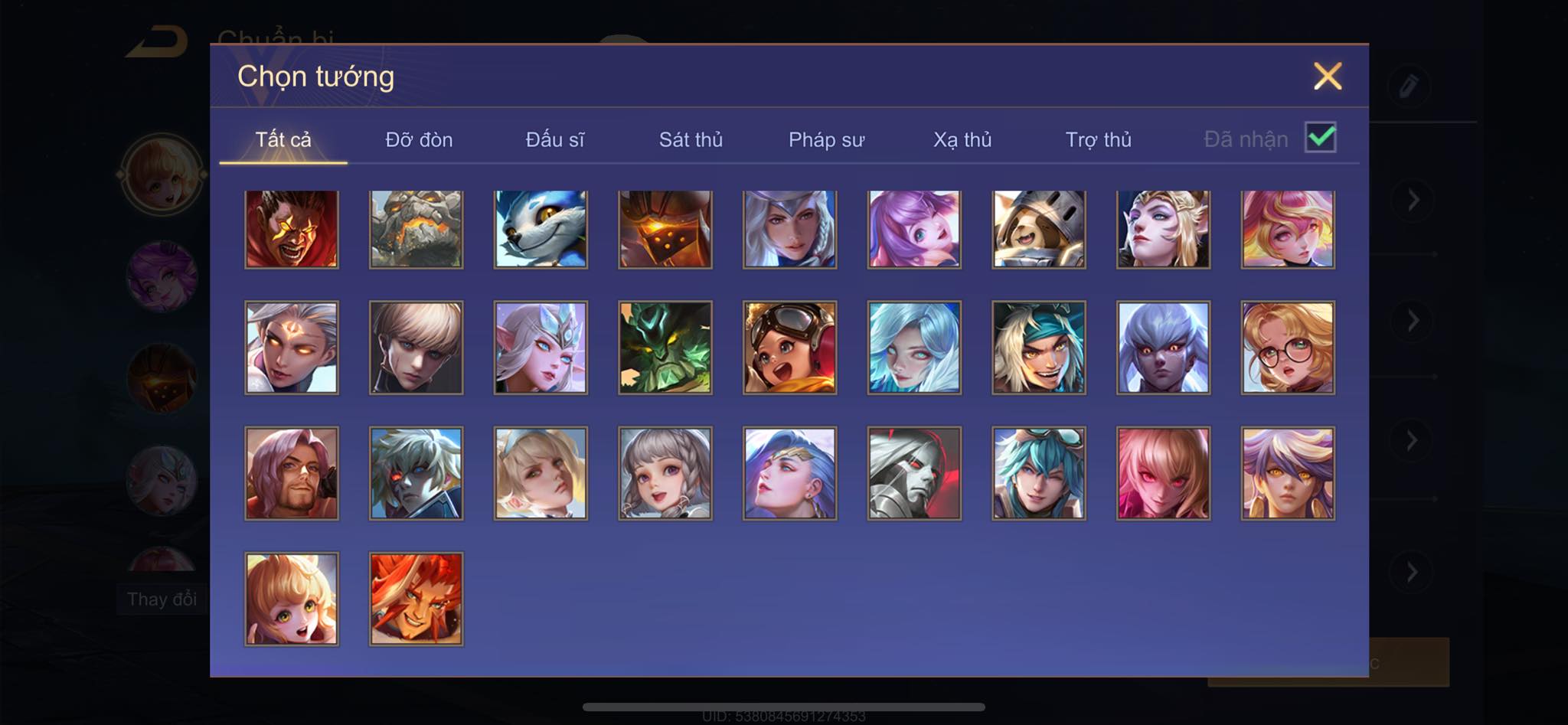Select the bear in knight helmet hero
Viewport: 1568px width, 725px height.
click(x=1039, y=230)
